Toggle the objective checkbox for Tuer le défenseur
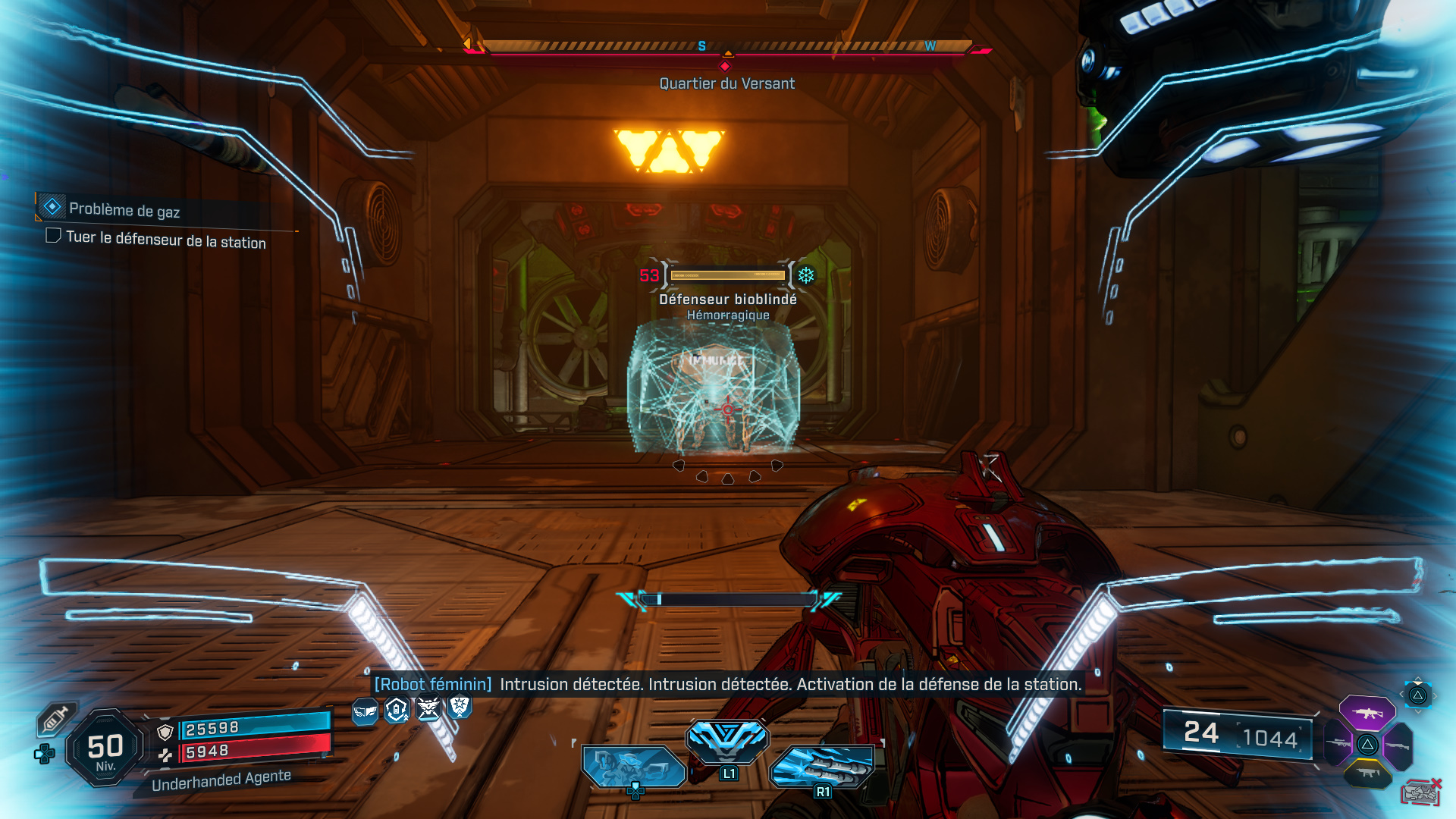 (x=52, y=236)
